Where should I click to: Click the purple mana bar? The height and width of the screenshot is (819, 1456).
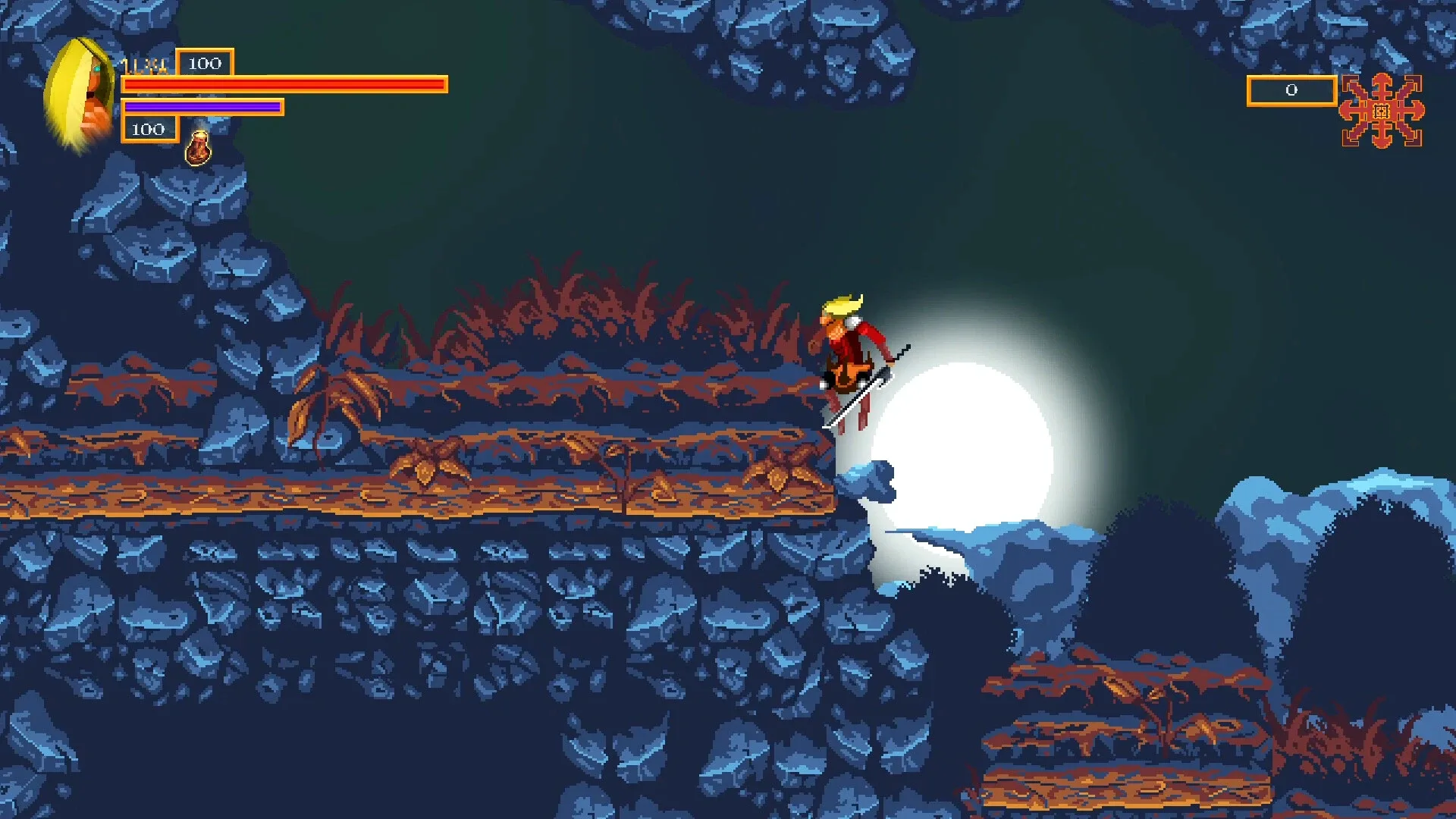(201, 108)
